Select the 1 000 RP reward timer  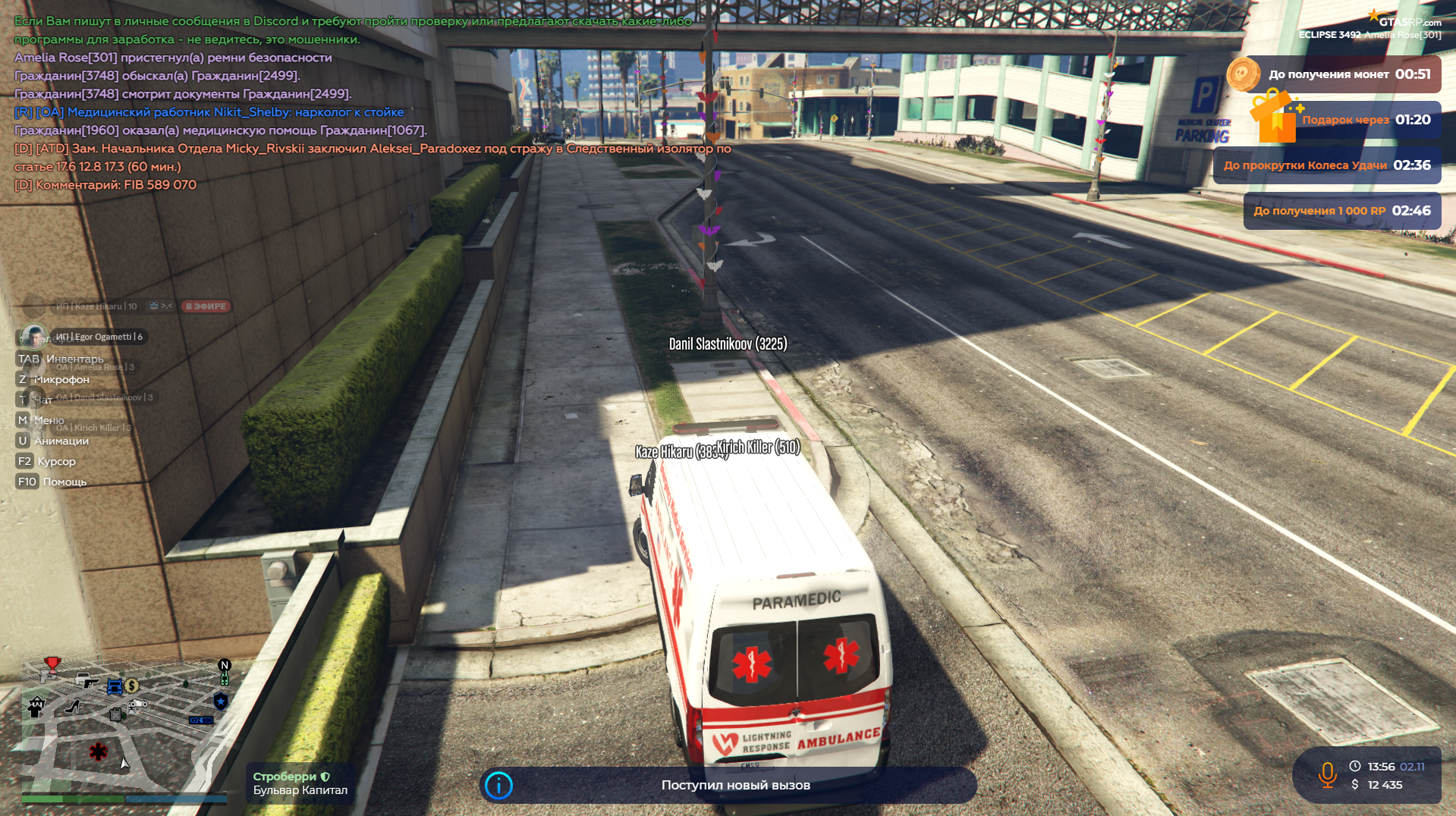pos(1341,211)
